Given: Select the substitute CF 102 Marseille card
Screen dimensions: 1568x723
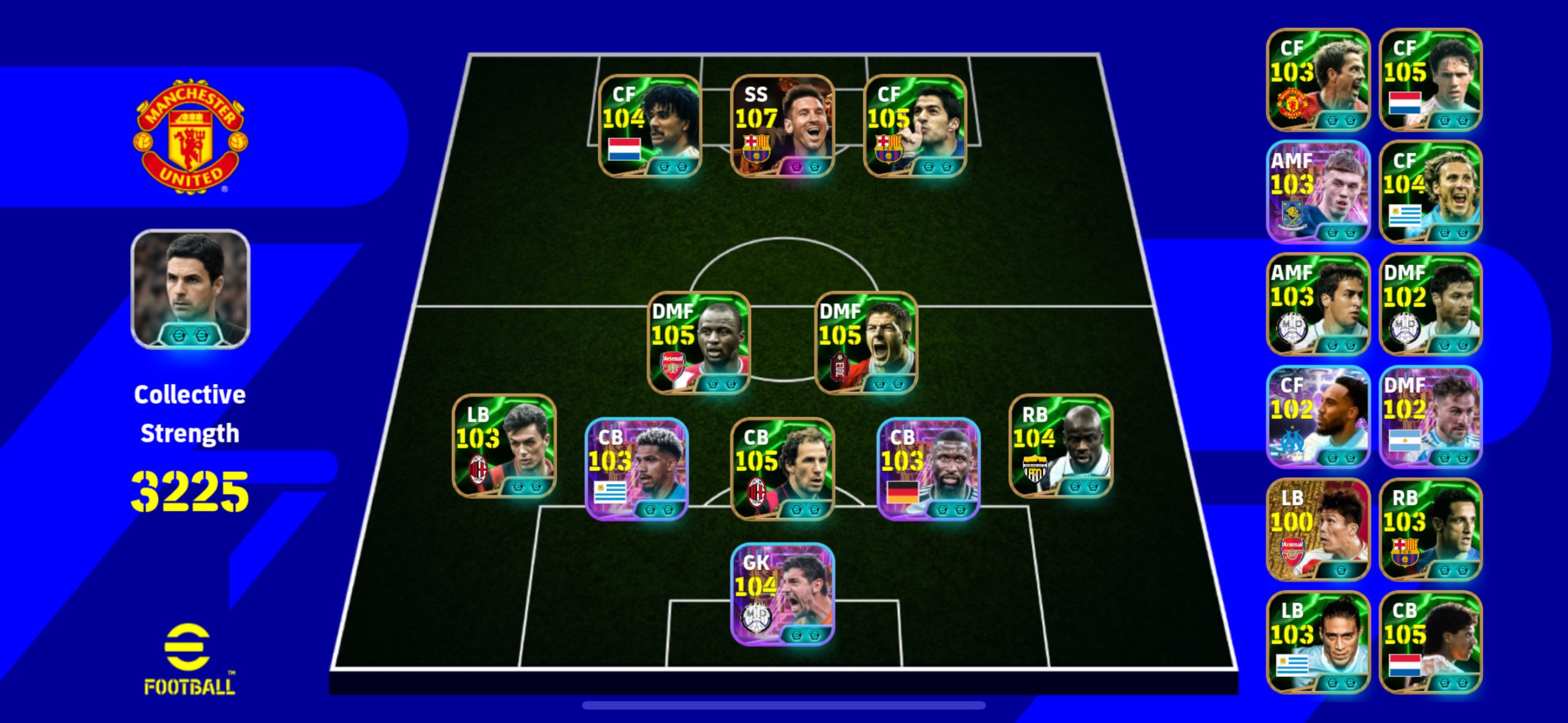Looking at the screenshot, I should point(1318,417).
